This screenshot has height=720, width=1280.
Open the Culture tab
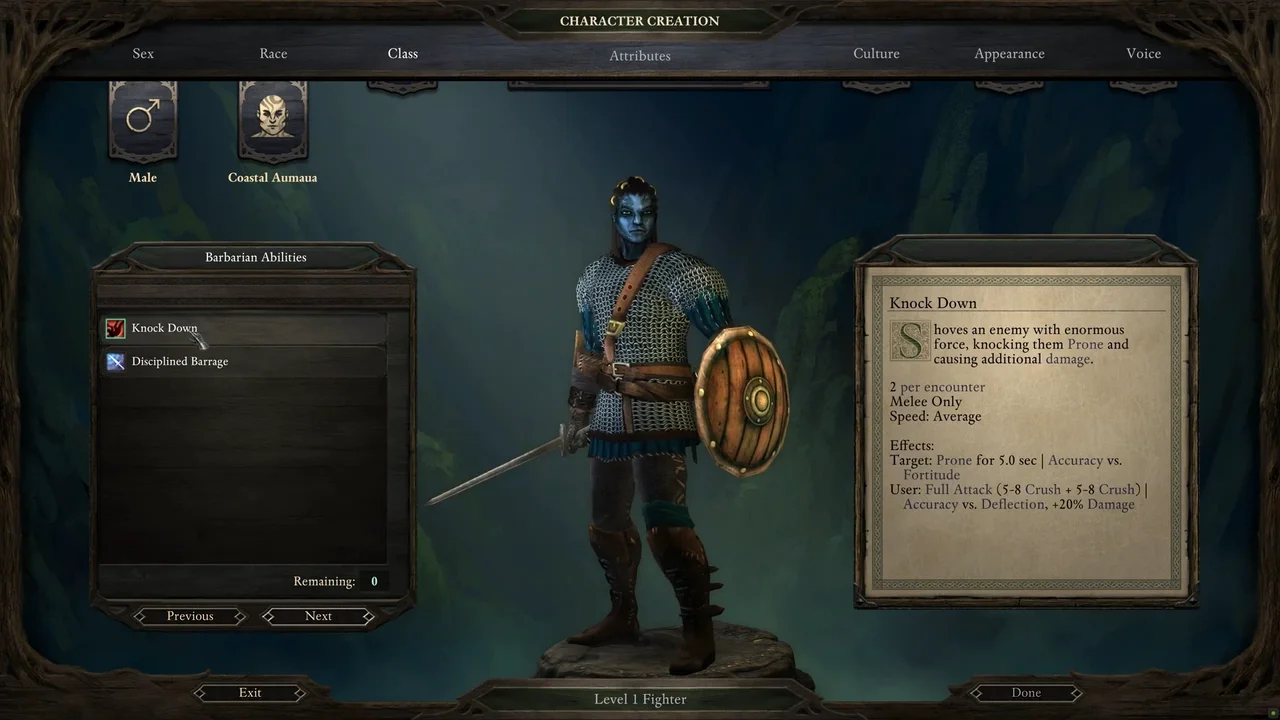(x=876, y=54)
